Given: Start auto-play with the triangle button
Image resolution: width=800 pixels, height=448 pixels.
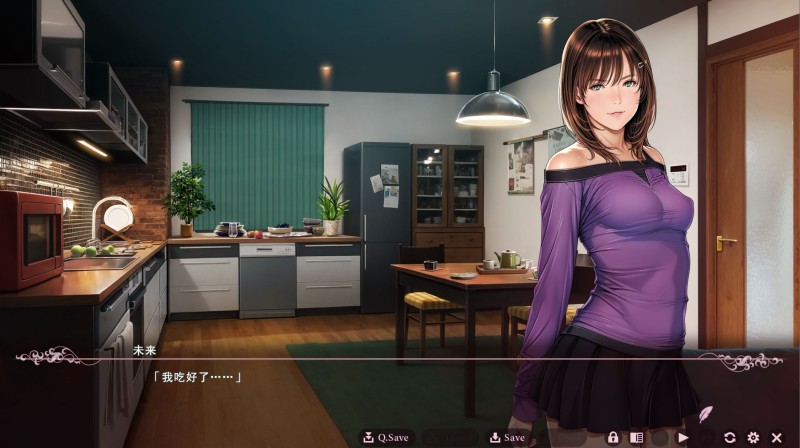Looking at the screenshot, I should point(683,437).
